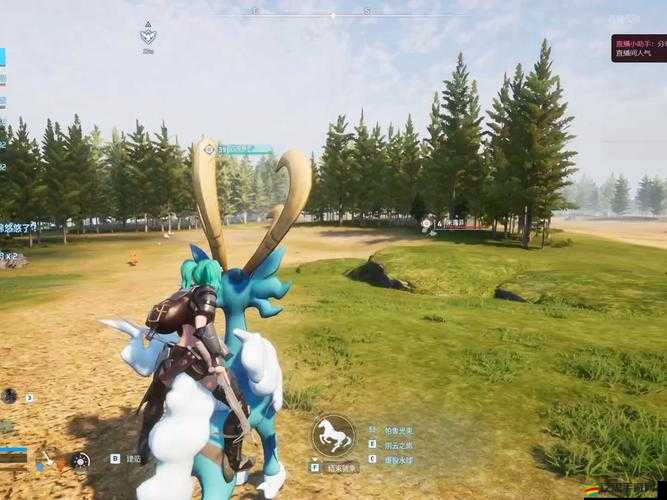The height and width of the screenshot is (500, 667).
Task: Click the circular player avatar icon
Action: [9, 396]
